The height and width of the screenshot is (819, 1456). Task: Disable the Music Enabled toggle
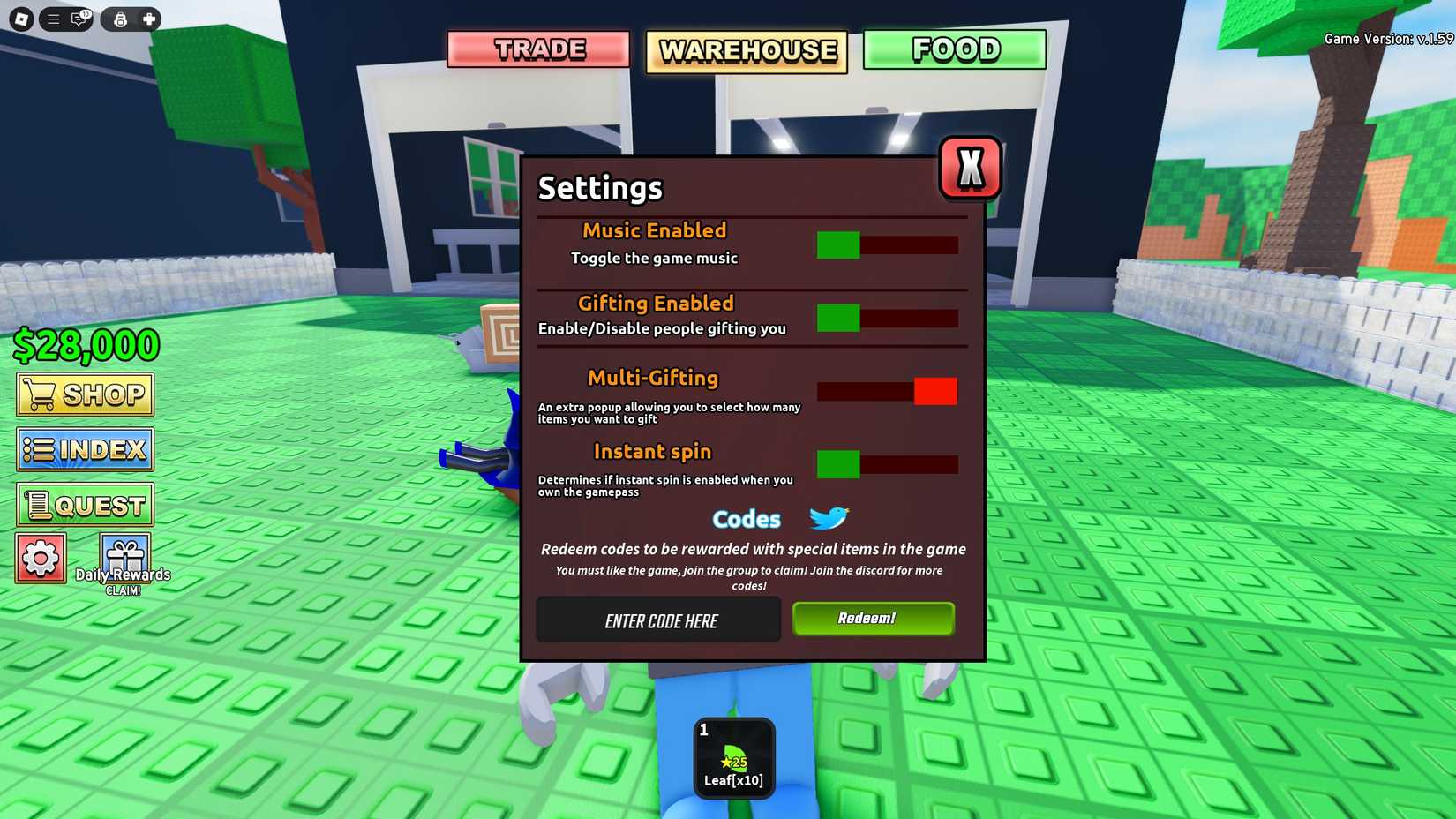[887, 245]
